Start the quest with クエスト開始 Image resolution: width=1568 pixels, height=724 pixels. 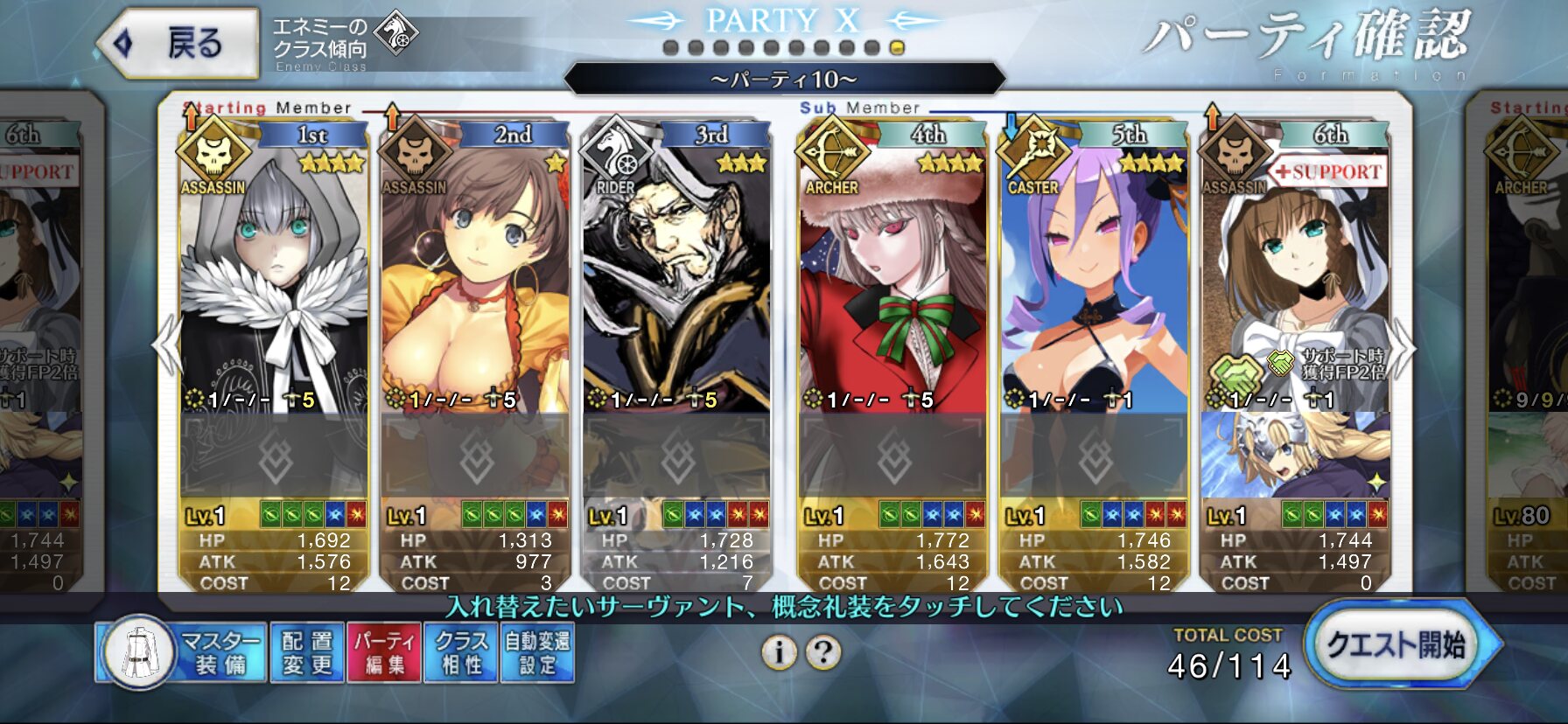click(x=1396, y=647)
